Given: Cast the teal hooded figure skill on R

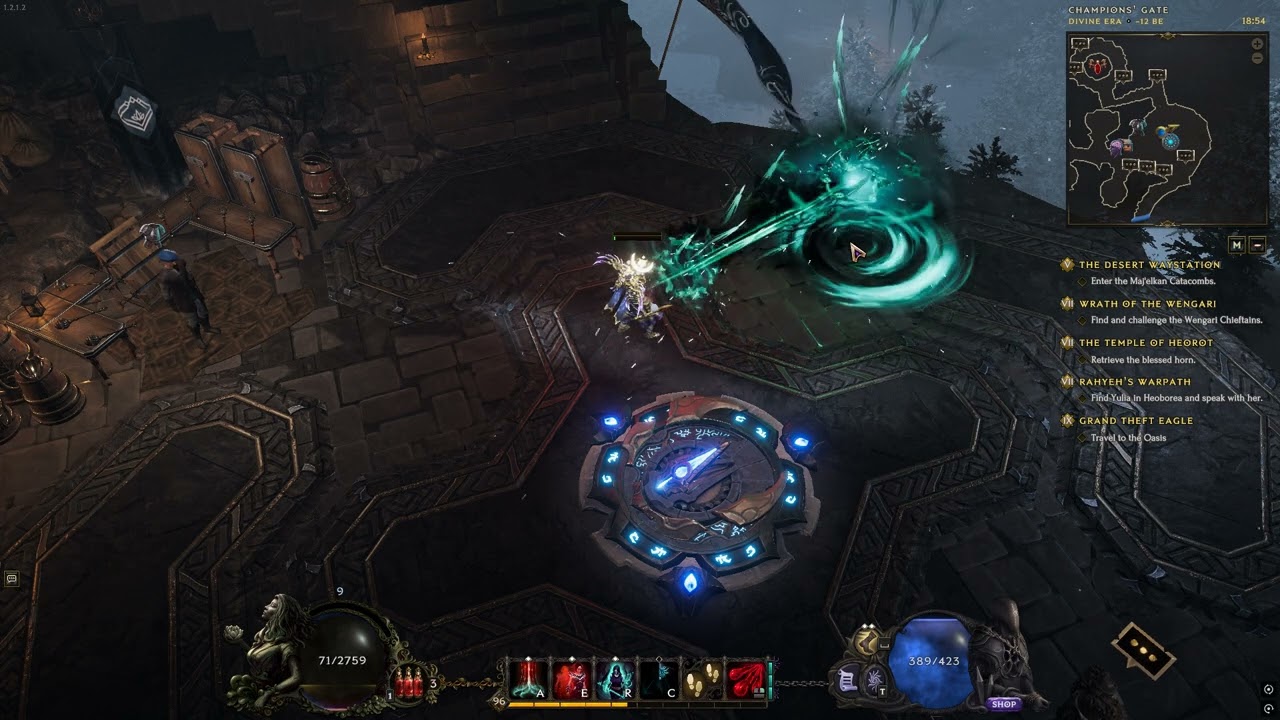Looking at the screenshot, I should click(614, 680).
